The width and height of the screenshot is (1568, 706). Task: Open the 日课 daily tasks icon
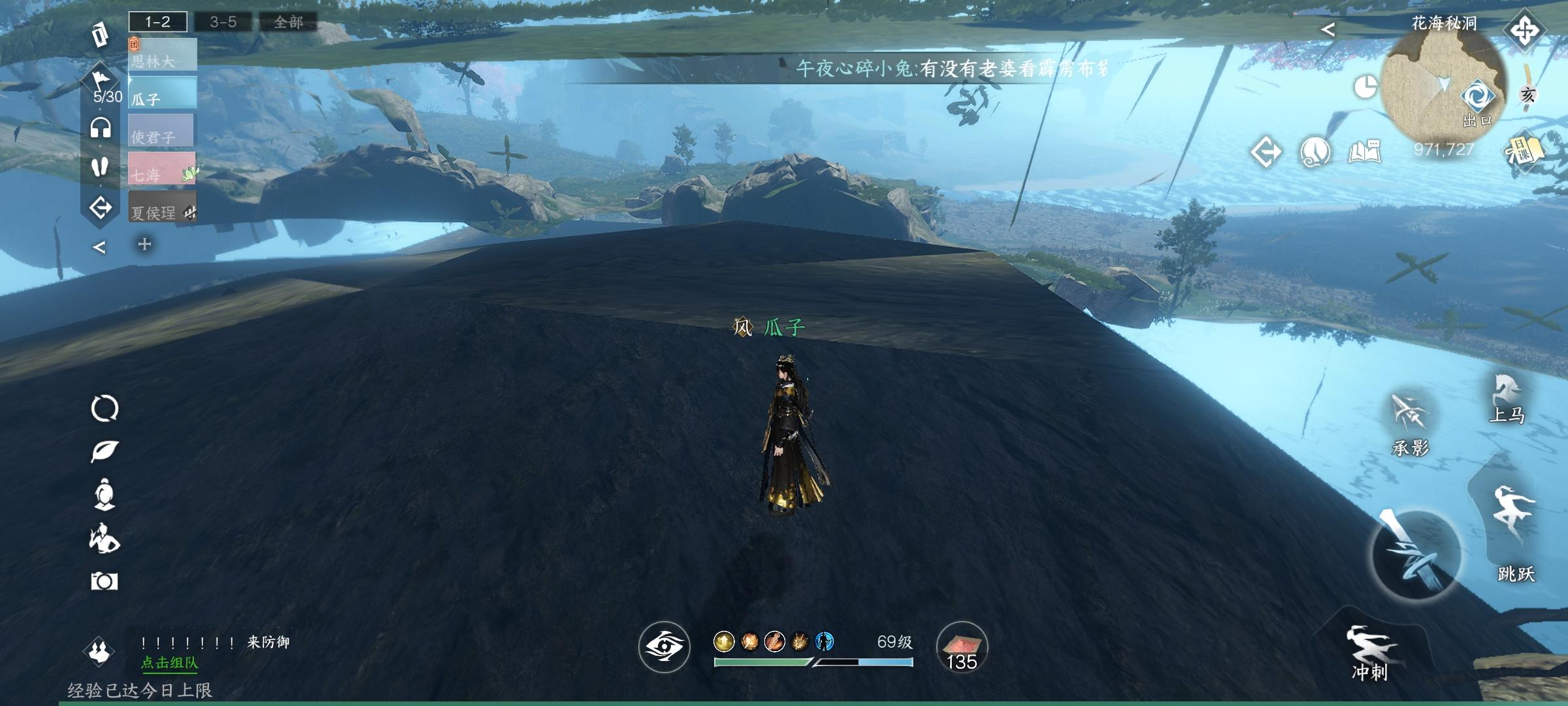(1524, 153)
